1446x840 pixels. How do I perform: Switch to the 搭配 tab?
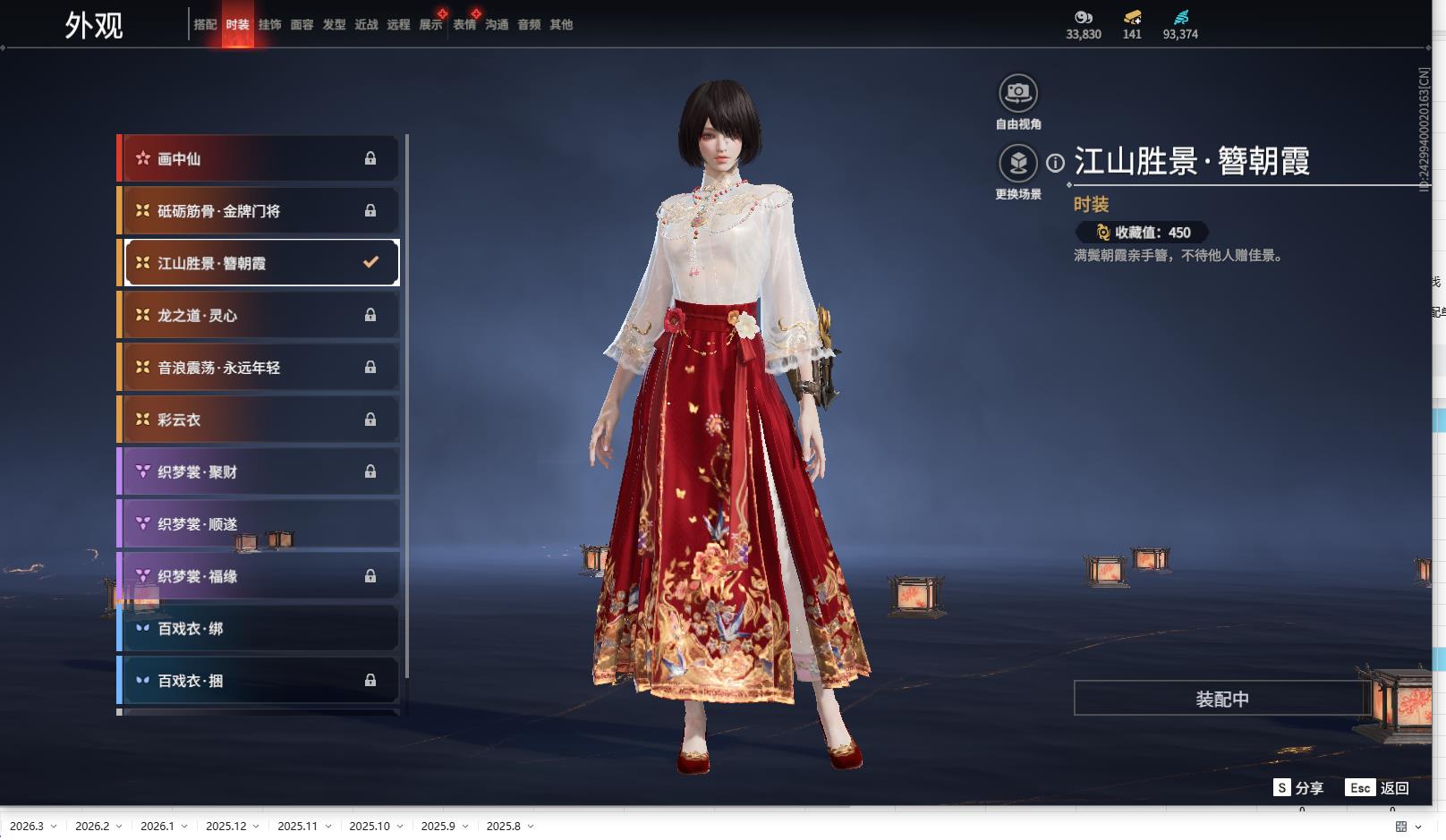(x=205, y=25)
